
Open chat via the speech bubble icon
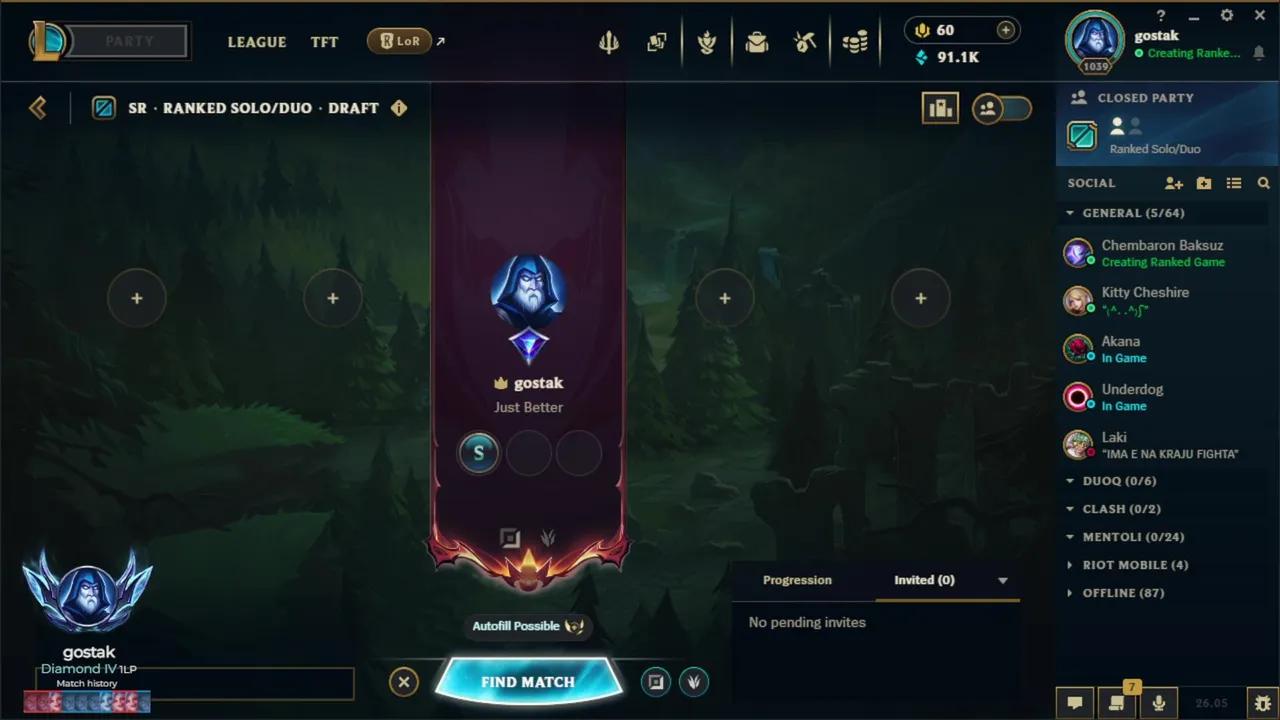pos(1074,703)
